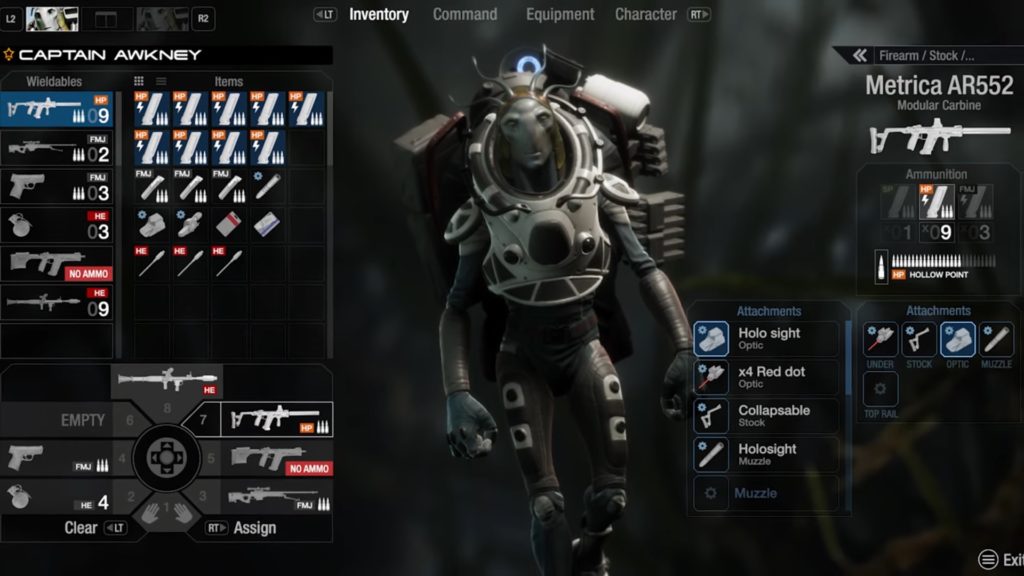Choose the Holosight muzzle attachment
Screen dimensions: 1024x576
coord(767,454)
